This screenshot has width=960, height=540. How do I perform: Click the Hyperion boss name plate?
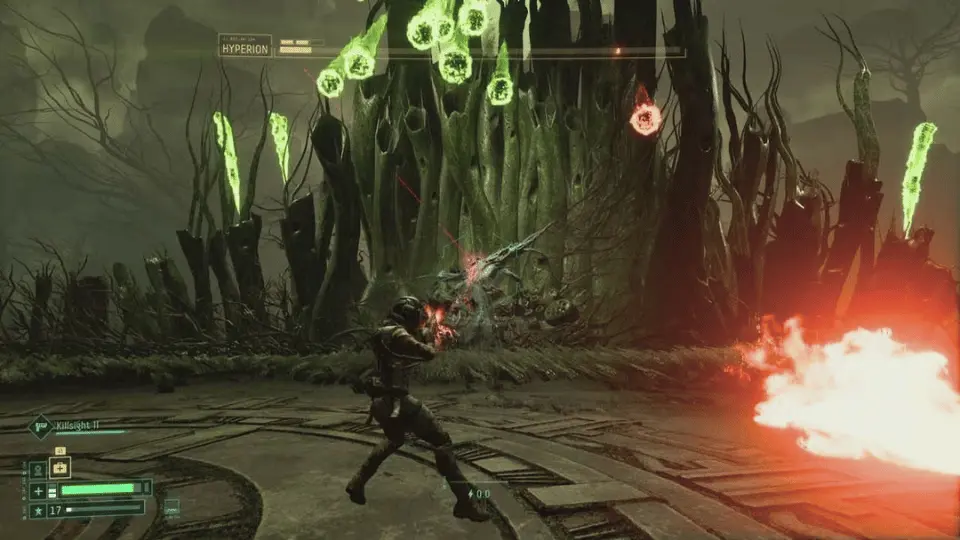pos(245,46)
